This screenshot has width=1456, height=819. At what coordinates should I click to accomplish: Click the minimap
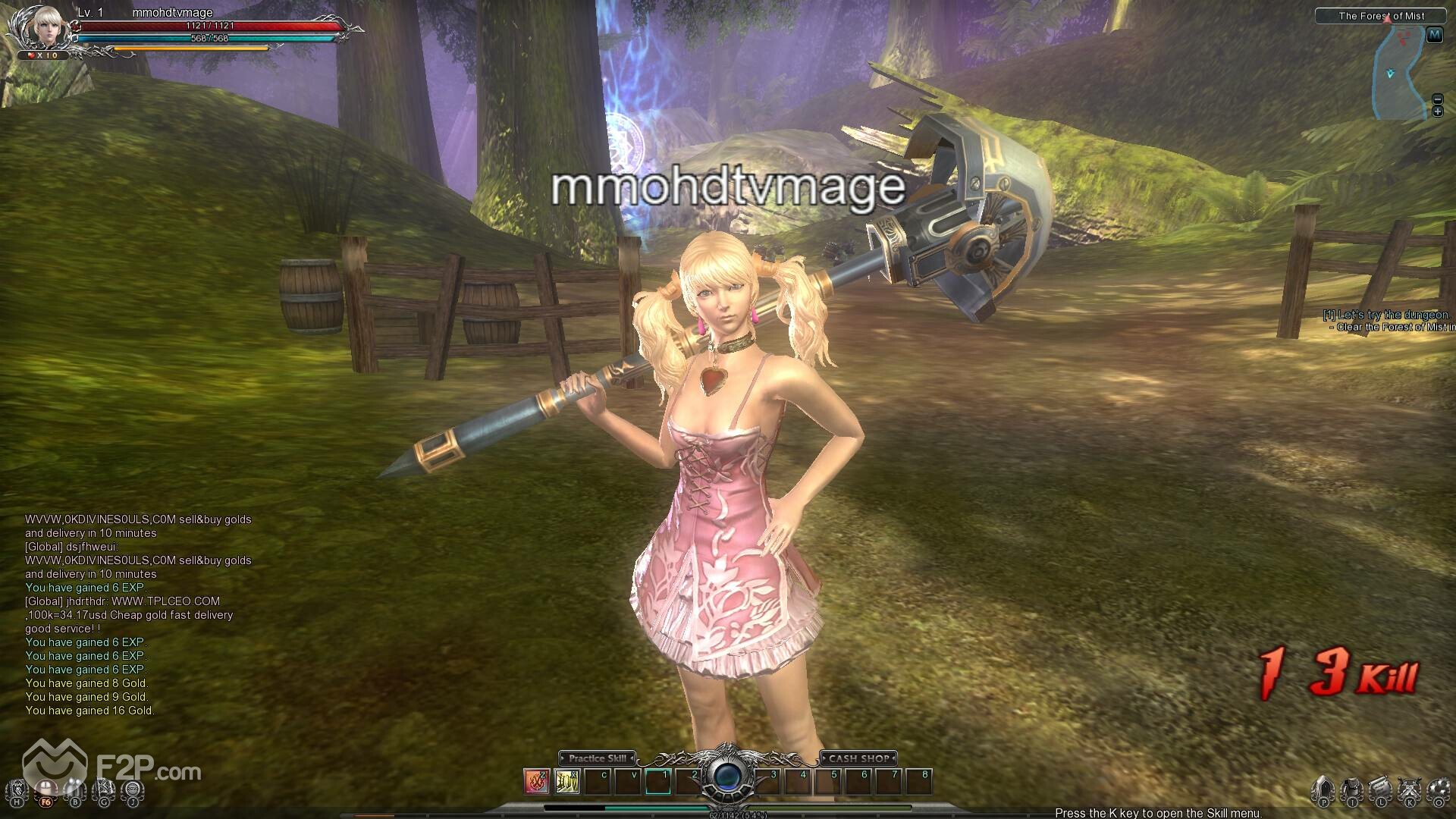tap(1399, 72)
